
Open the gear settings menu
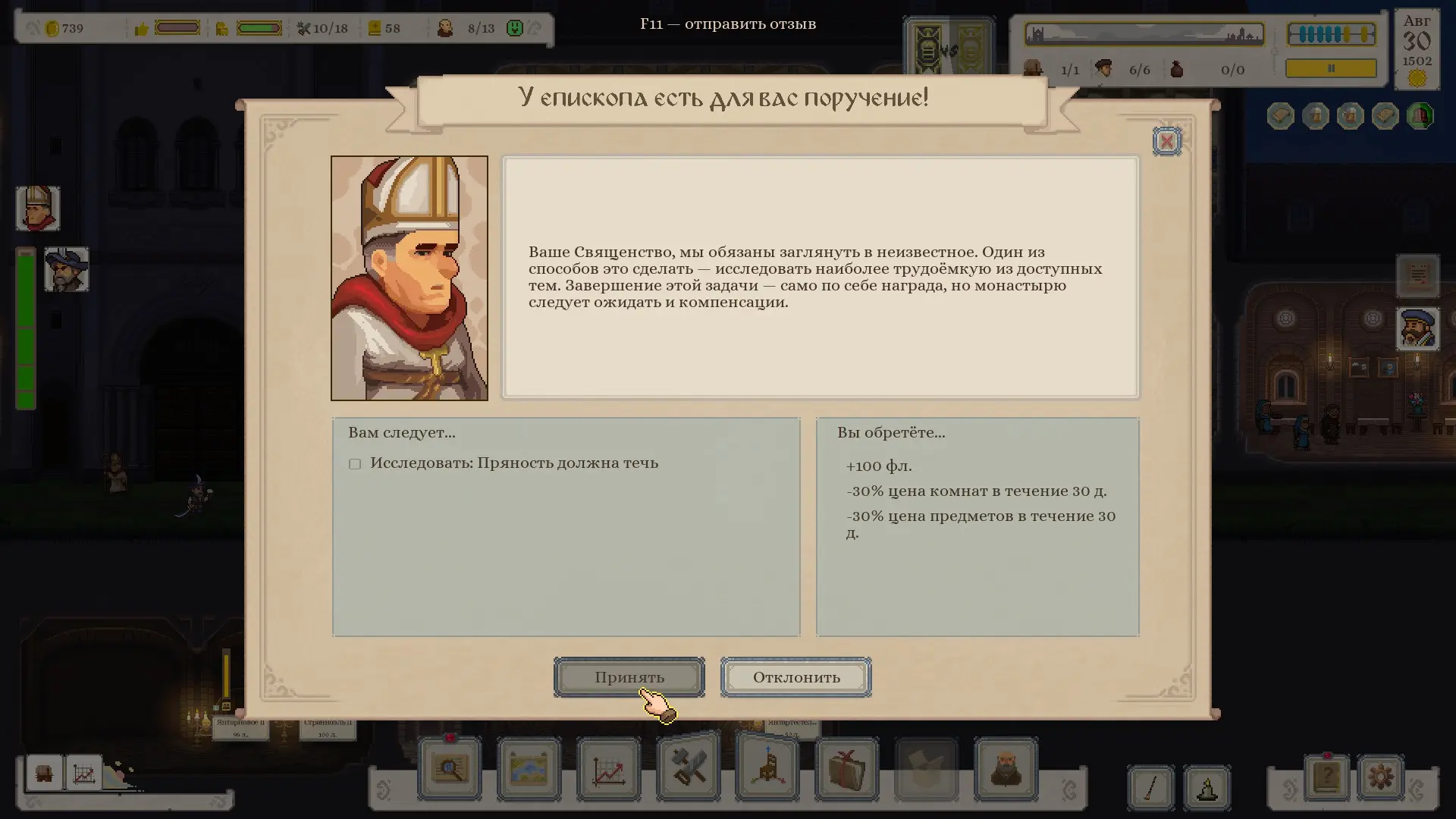(x=1380, y=777)
